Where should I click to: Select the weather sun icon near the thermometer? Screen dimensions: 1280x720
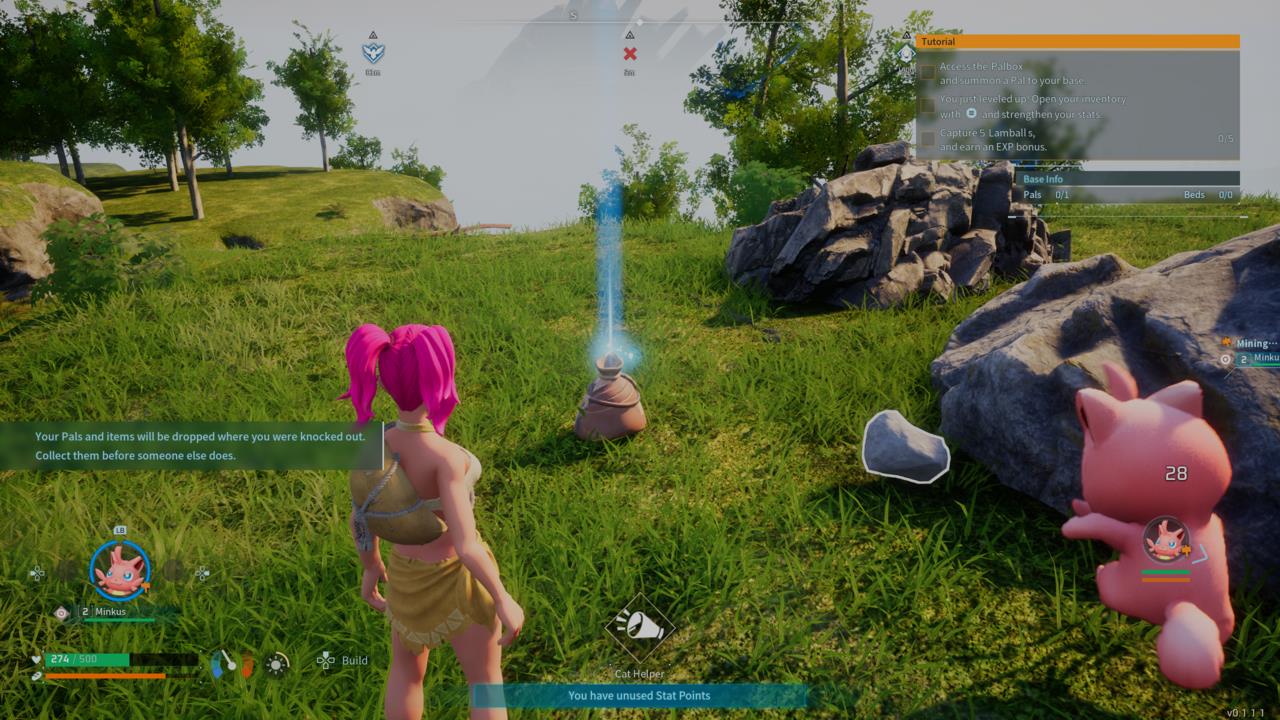(276, 663)
